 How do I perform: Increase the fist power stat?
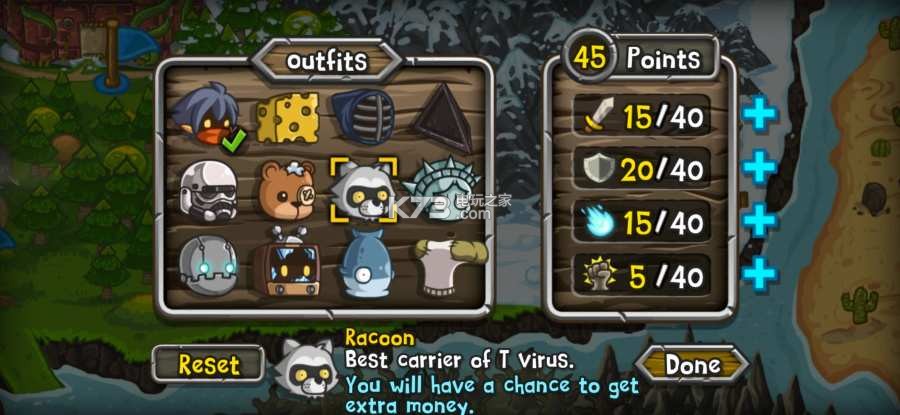point(760,272)
